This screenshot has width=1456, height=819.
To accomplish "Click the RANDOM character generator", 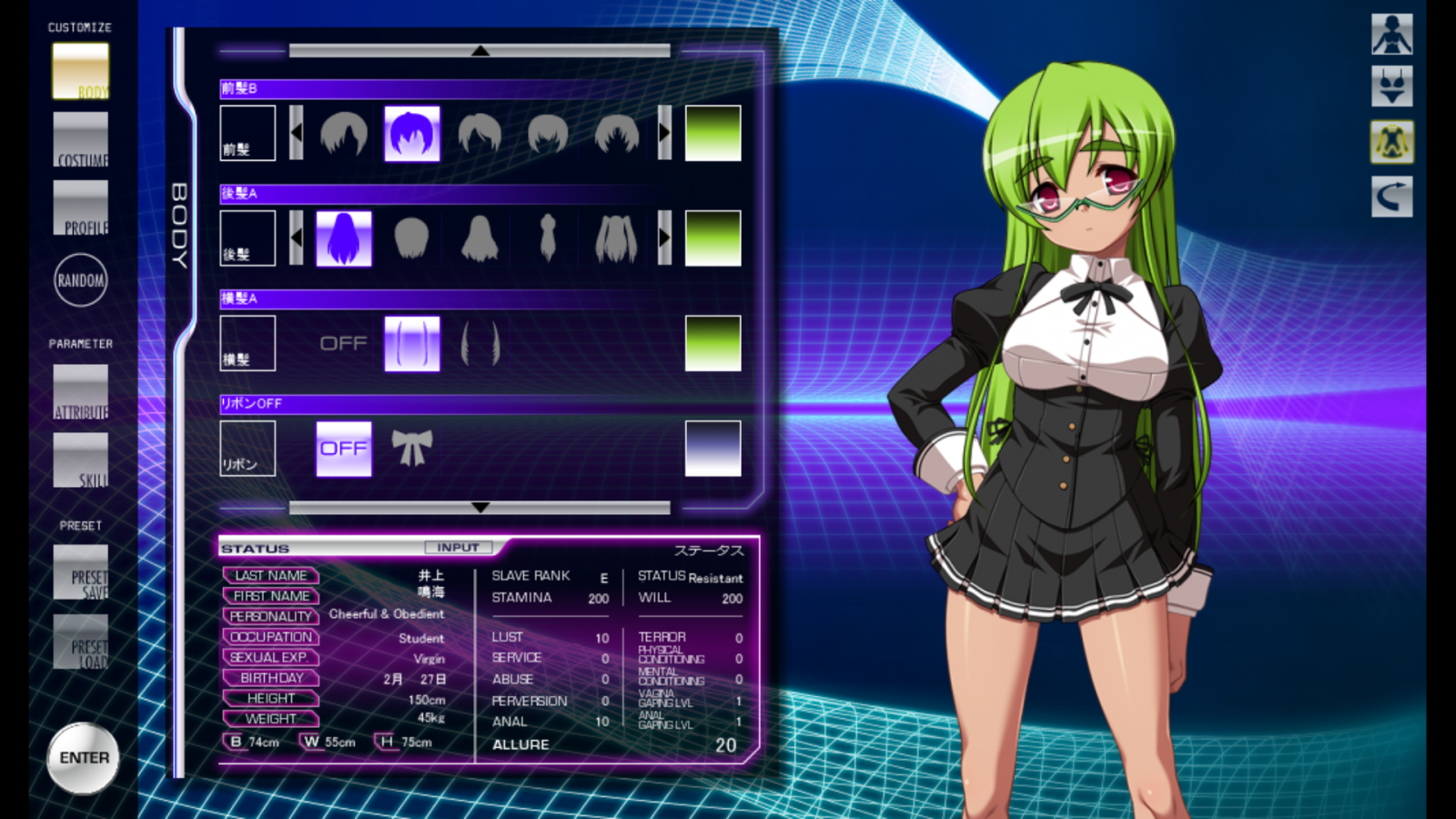I will coord(82,280).
